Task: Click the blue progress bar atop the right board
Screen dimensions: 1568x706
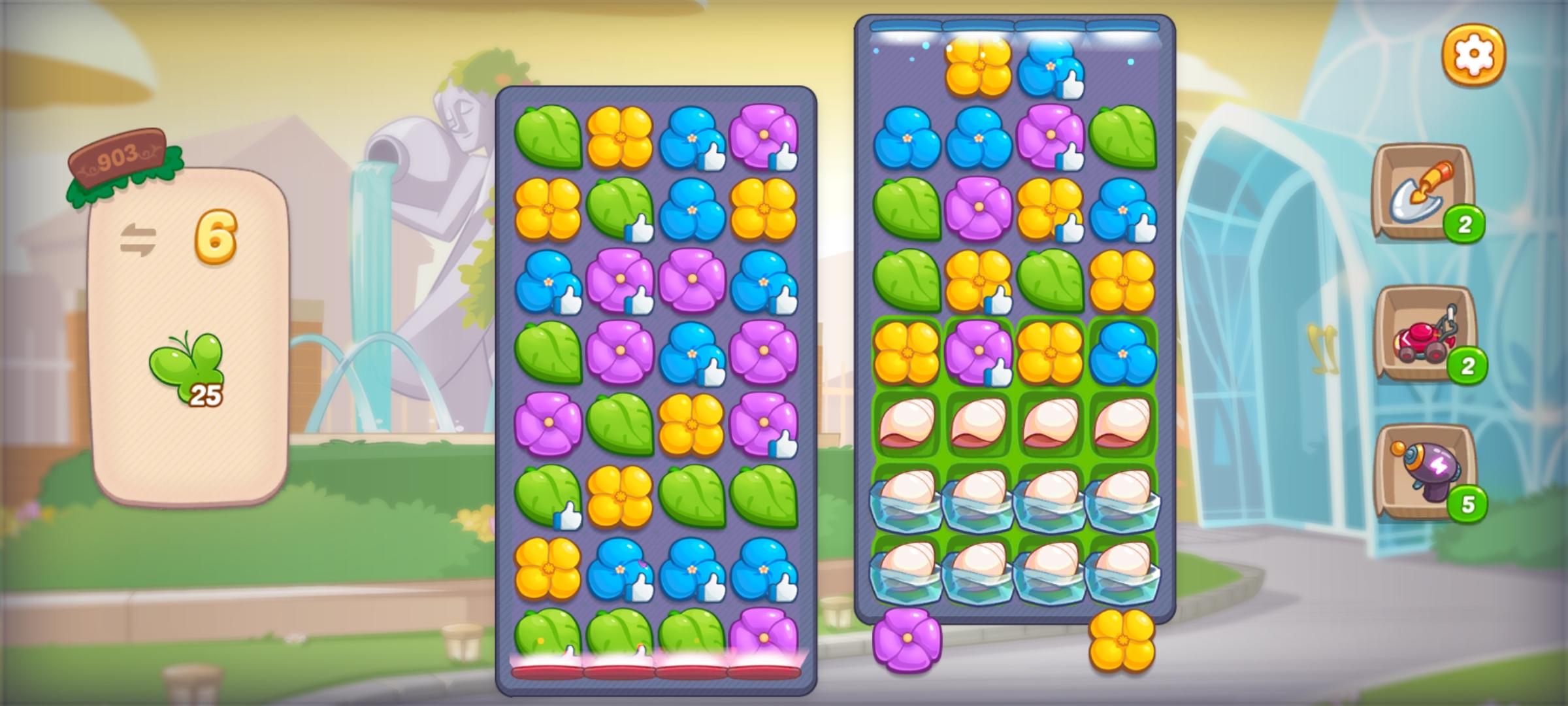Action: pyautogui.click(x=1016, y=27)
